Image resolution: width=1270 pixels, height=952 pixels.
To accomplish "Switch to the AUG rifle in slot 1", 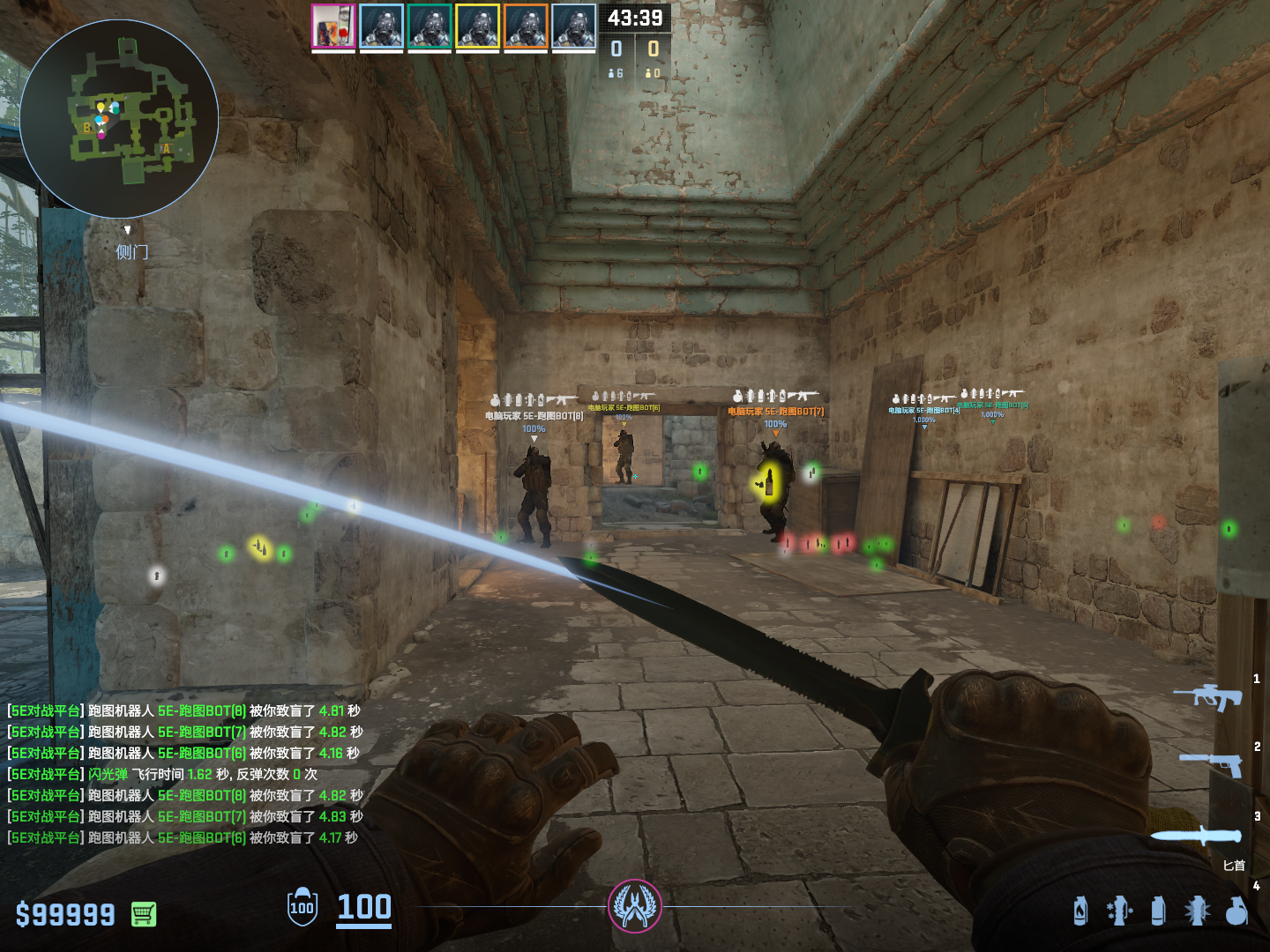I will 1207,696.
